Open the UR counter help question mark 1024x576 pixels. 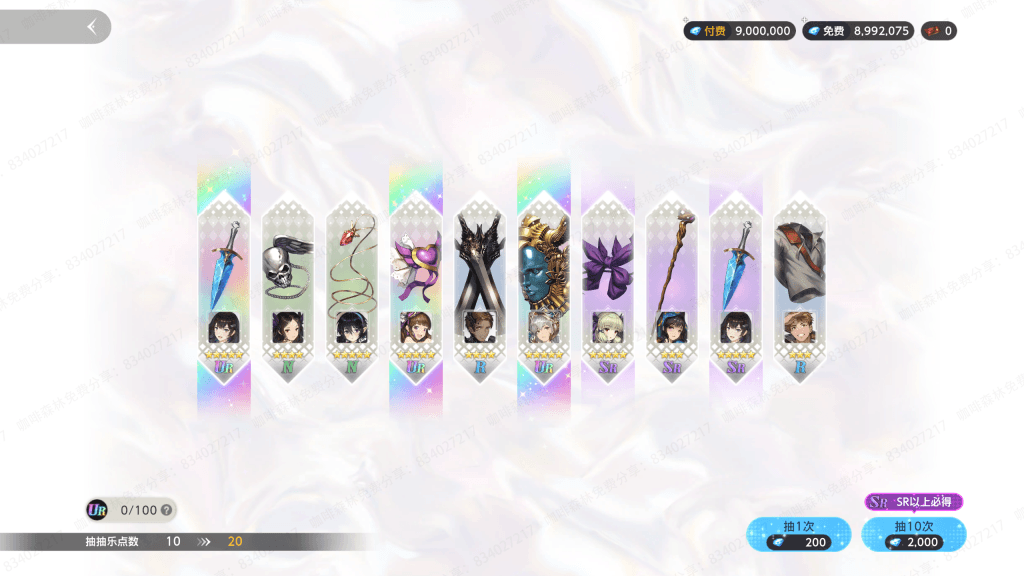(166, 510)
